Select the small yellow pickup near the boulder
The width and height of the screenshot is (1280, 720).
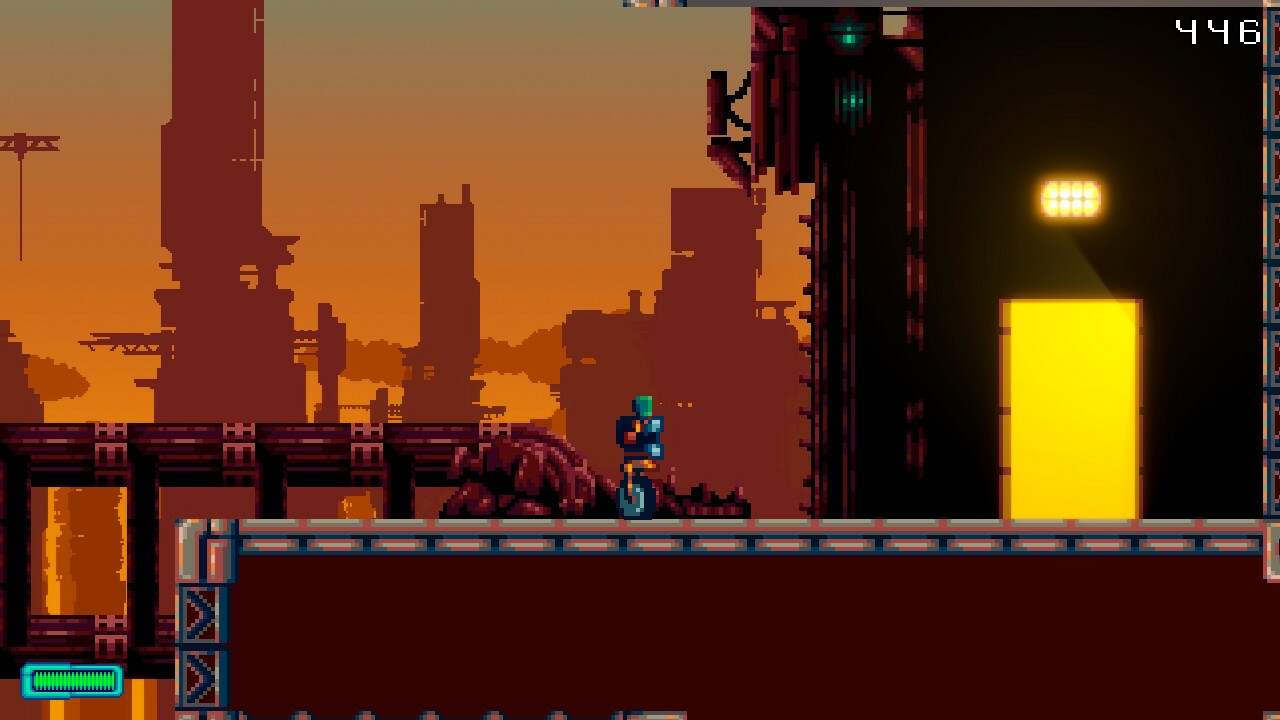(355, 503)
